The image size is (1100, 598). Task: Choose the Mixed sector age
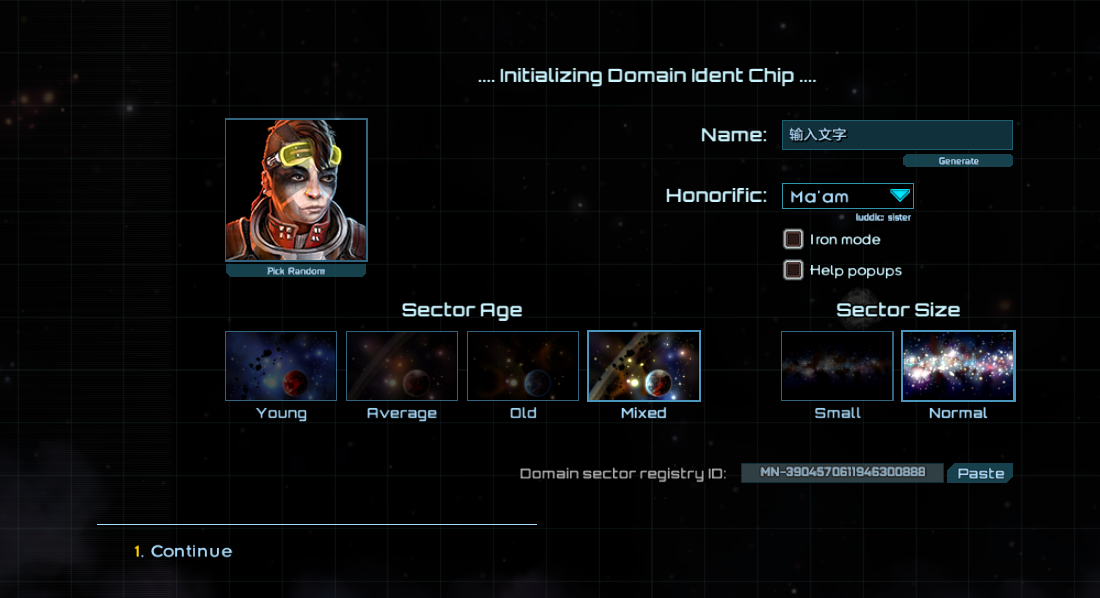click(644, 366)
